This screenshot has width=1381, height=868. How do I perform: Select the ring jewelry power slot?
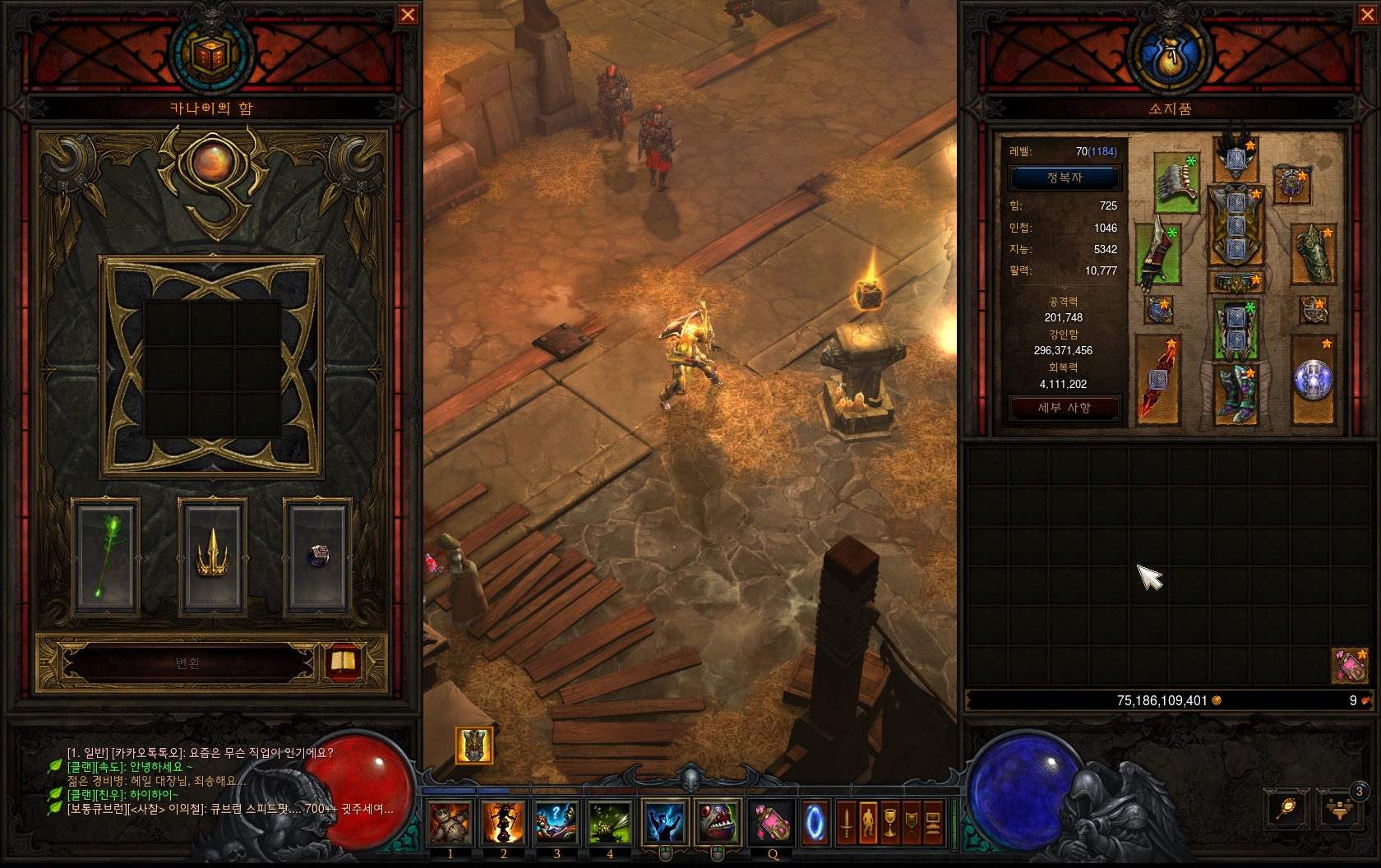pos(318,557)
